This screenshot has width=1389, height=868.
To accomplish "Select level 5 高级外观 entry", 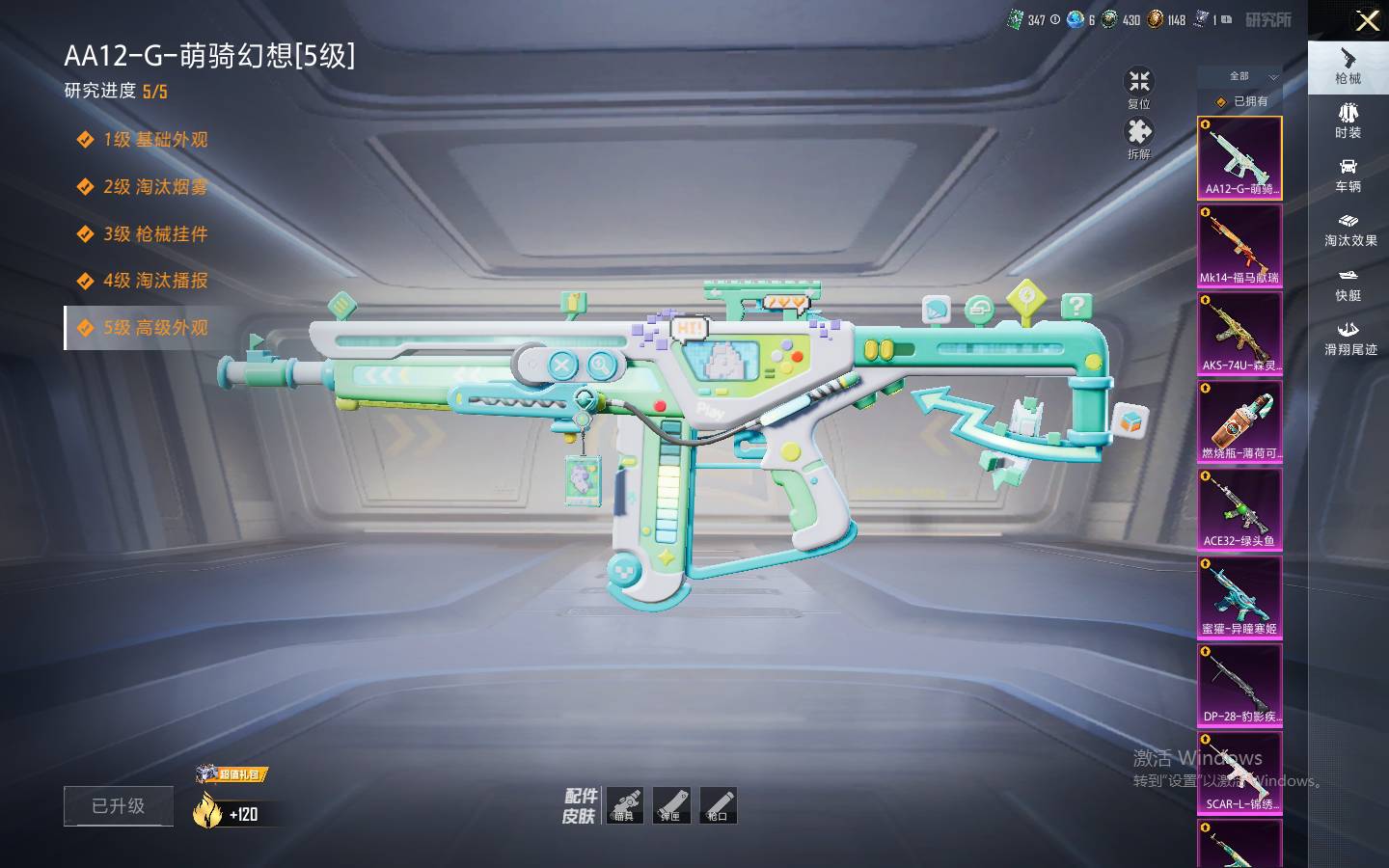I will (154, 328).
